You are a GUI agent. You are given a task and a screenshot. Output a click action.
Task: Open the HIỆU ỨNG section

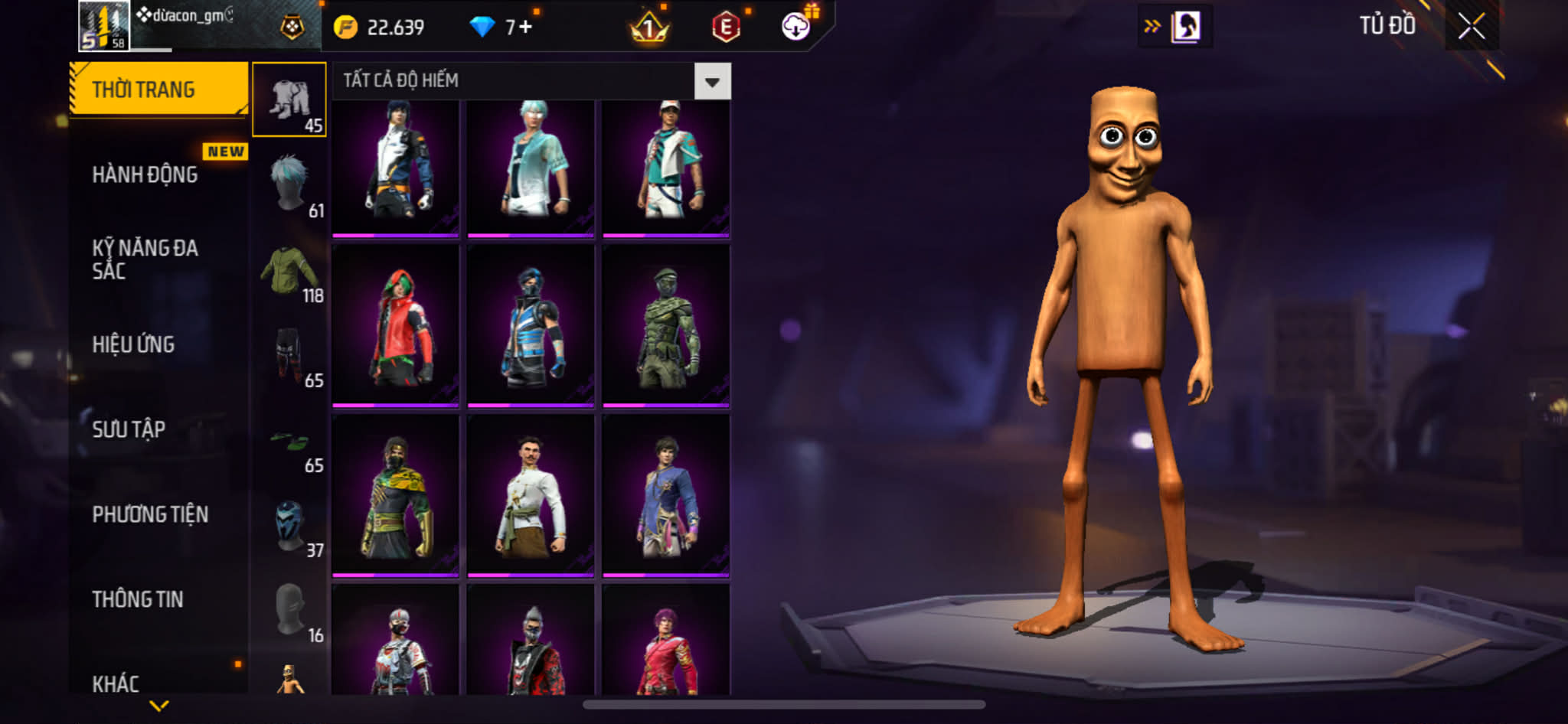[134, 344]
